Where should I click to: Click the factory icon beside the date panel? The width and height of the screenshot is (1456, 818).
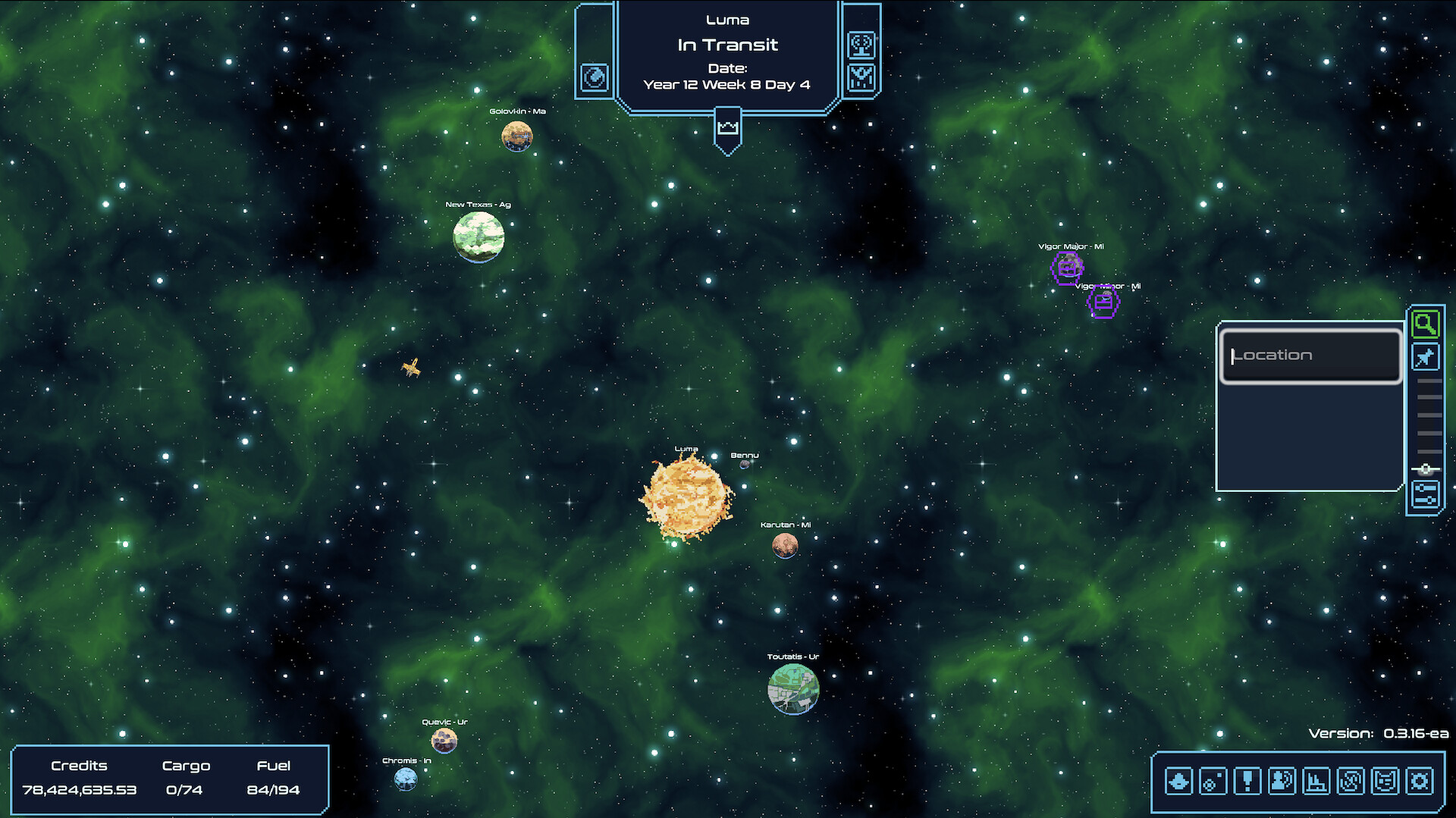tap(861, 76)
